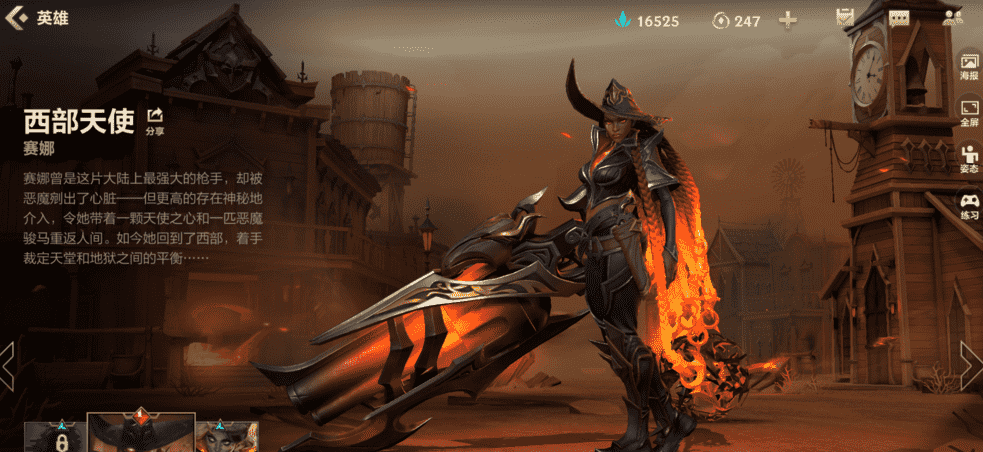View the skin poster via 海报
This screenshot has width=983, height=452.
pyautogui.click(x=969, y=67)
